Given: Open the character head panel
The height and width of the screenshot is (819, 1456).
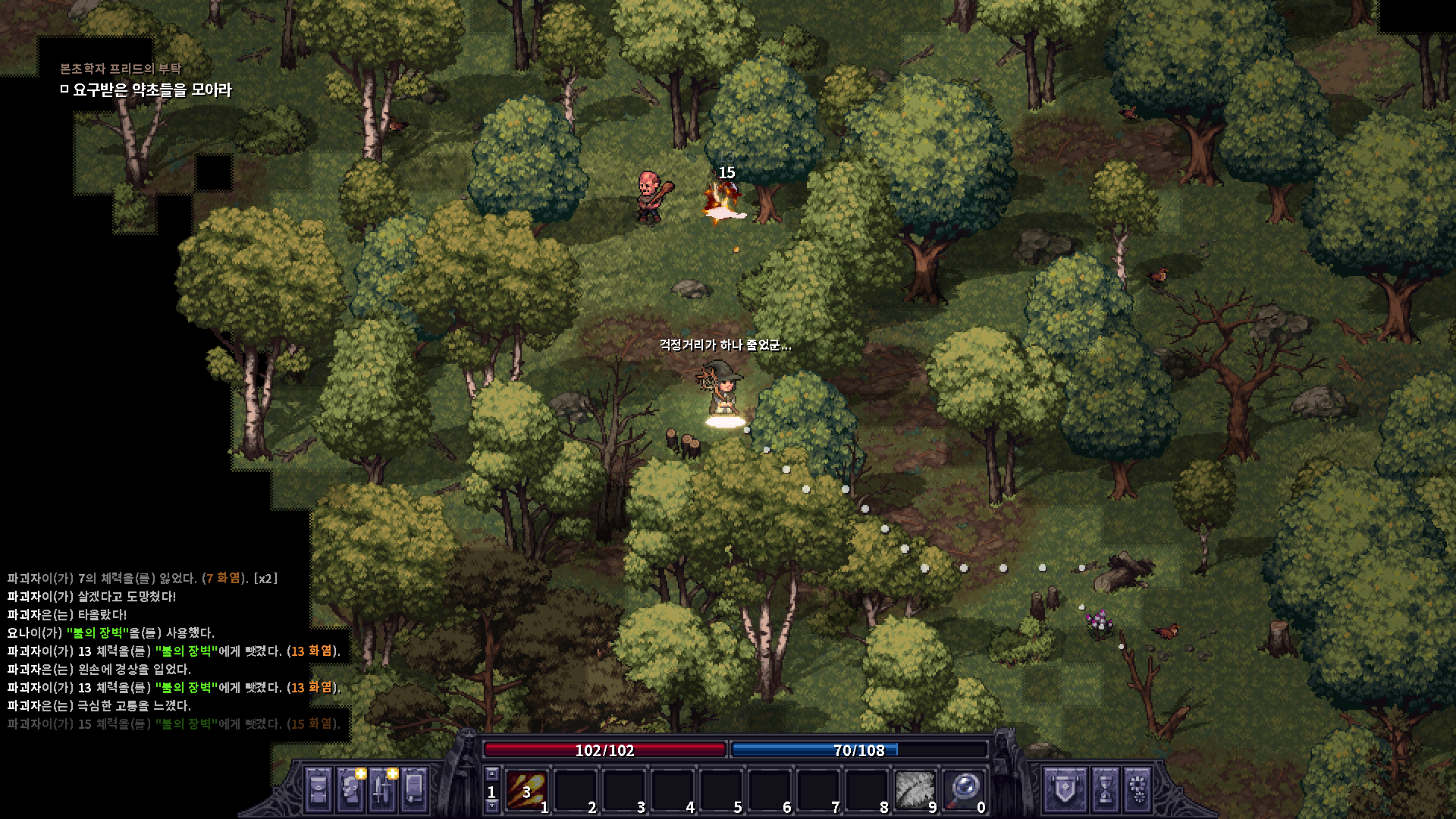Looking at the screenshot, I should pyautogui.click(x=350, y=790).
